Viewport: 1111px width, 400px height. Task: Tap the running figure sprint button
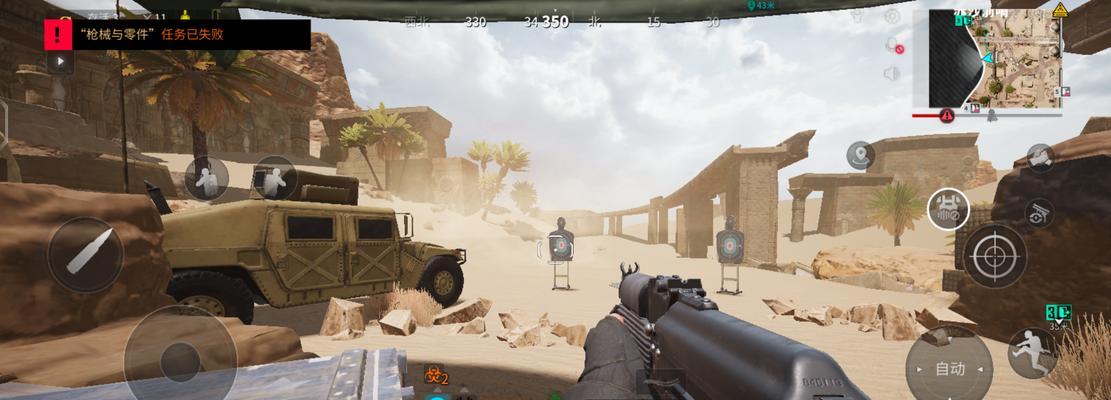1030,352
